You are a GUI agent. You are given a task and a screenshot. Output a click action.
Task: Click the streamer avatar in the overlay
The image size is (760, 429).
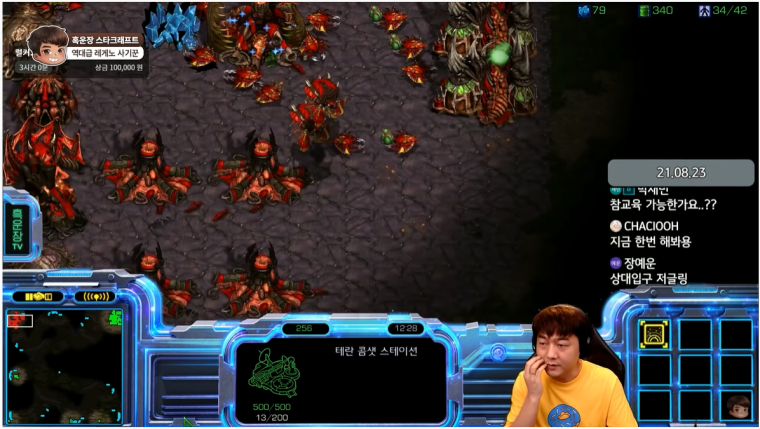click(x=46, y=45)
